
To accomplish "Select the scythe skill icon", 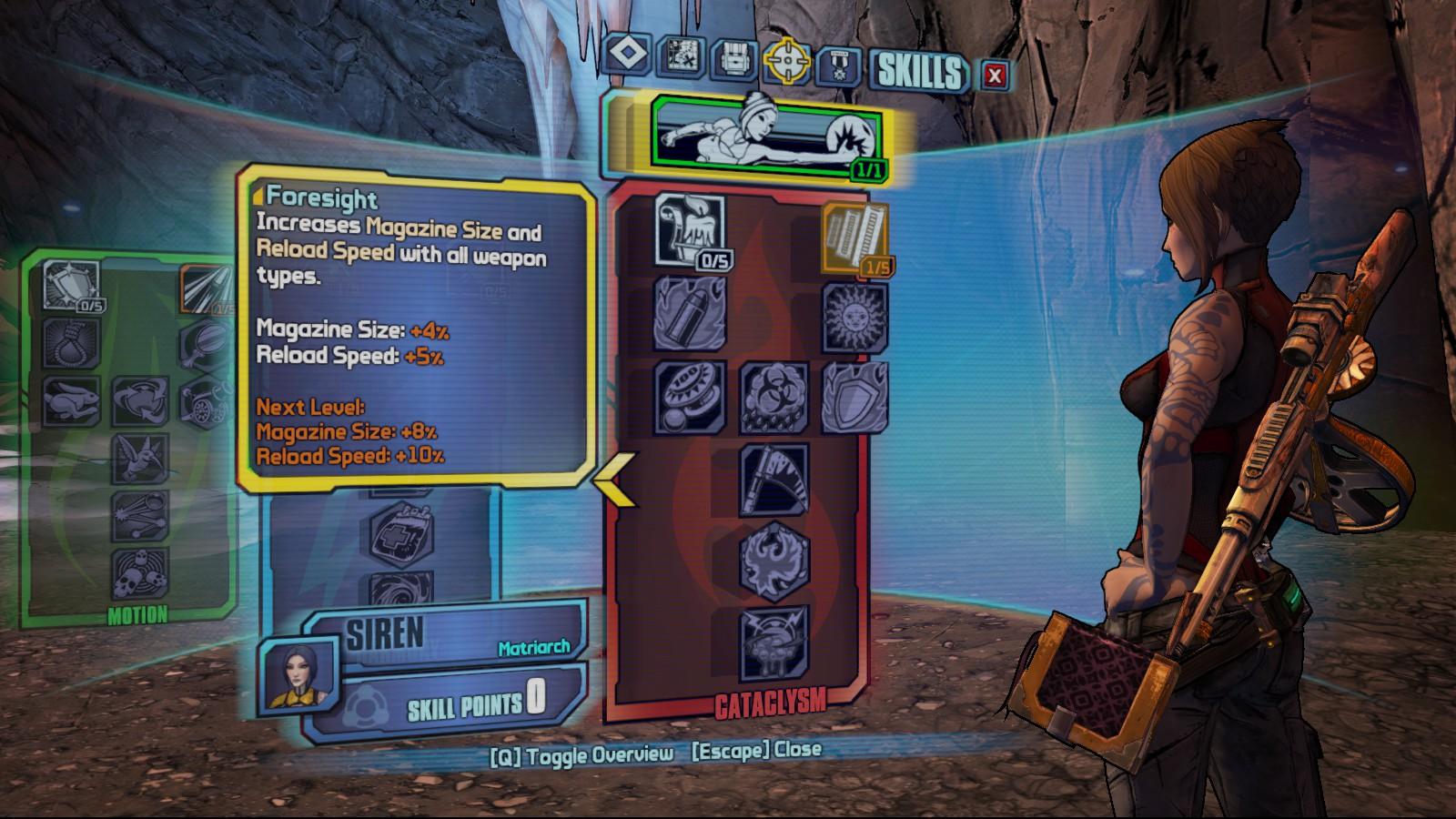I will point(773,477).
